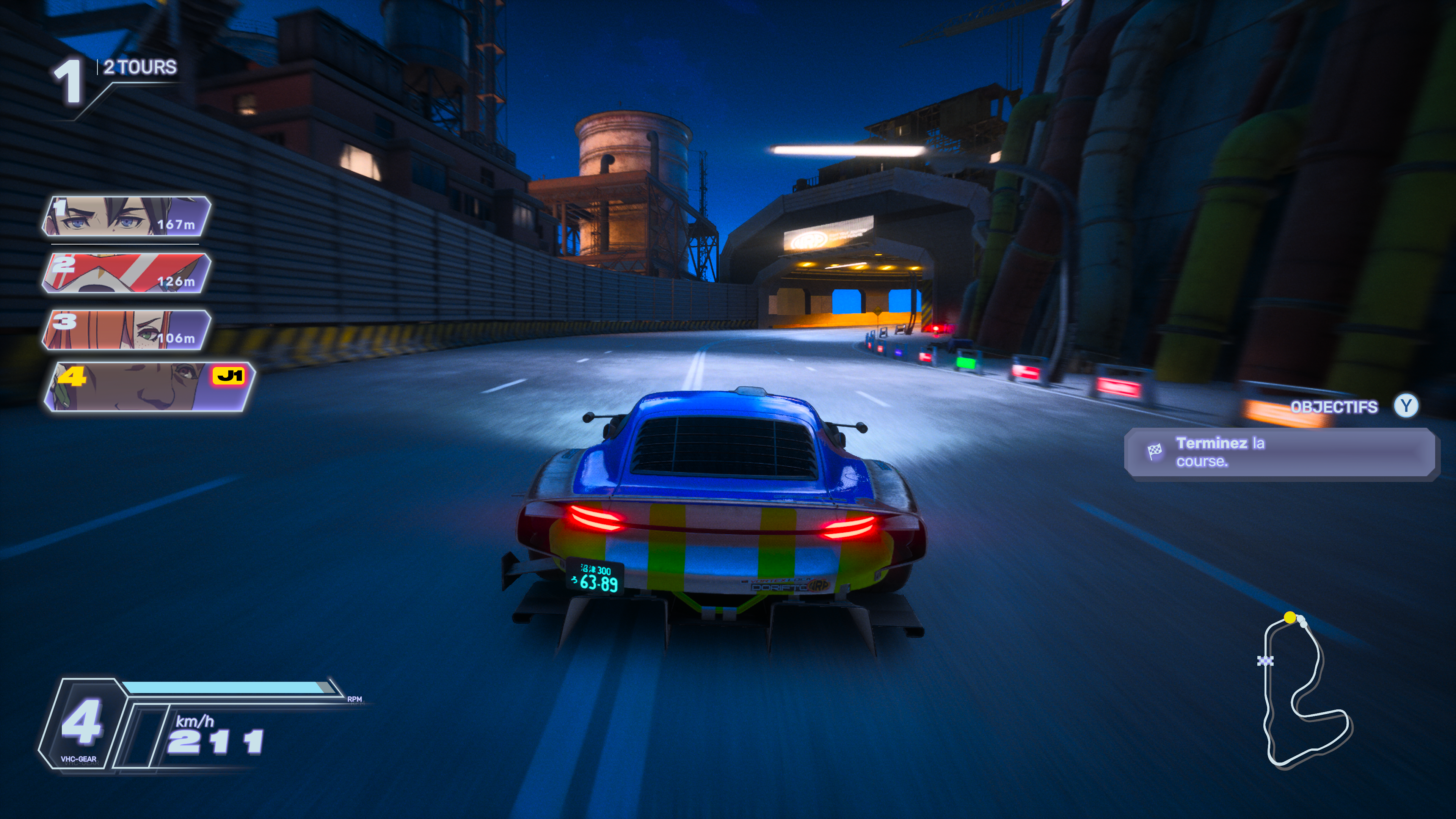Select the first-place racer card showing 167m

coord(126,216)
